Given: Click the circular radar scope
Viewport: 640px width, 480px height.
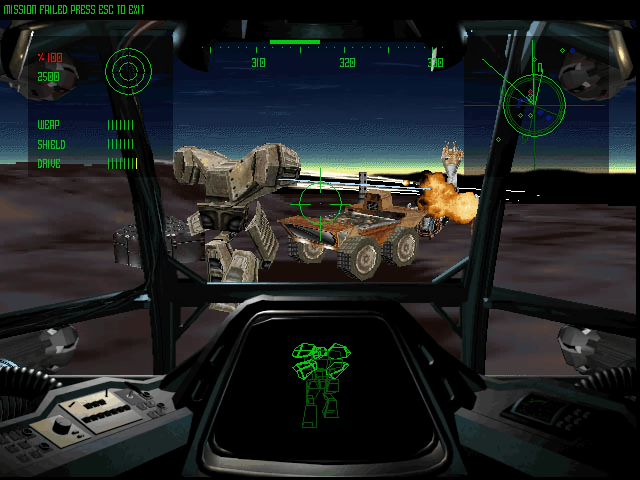Looking at the screenshot, I should pos(533,103).
